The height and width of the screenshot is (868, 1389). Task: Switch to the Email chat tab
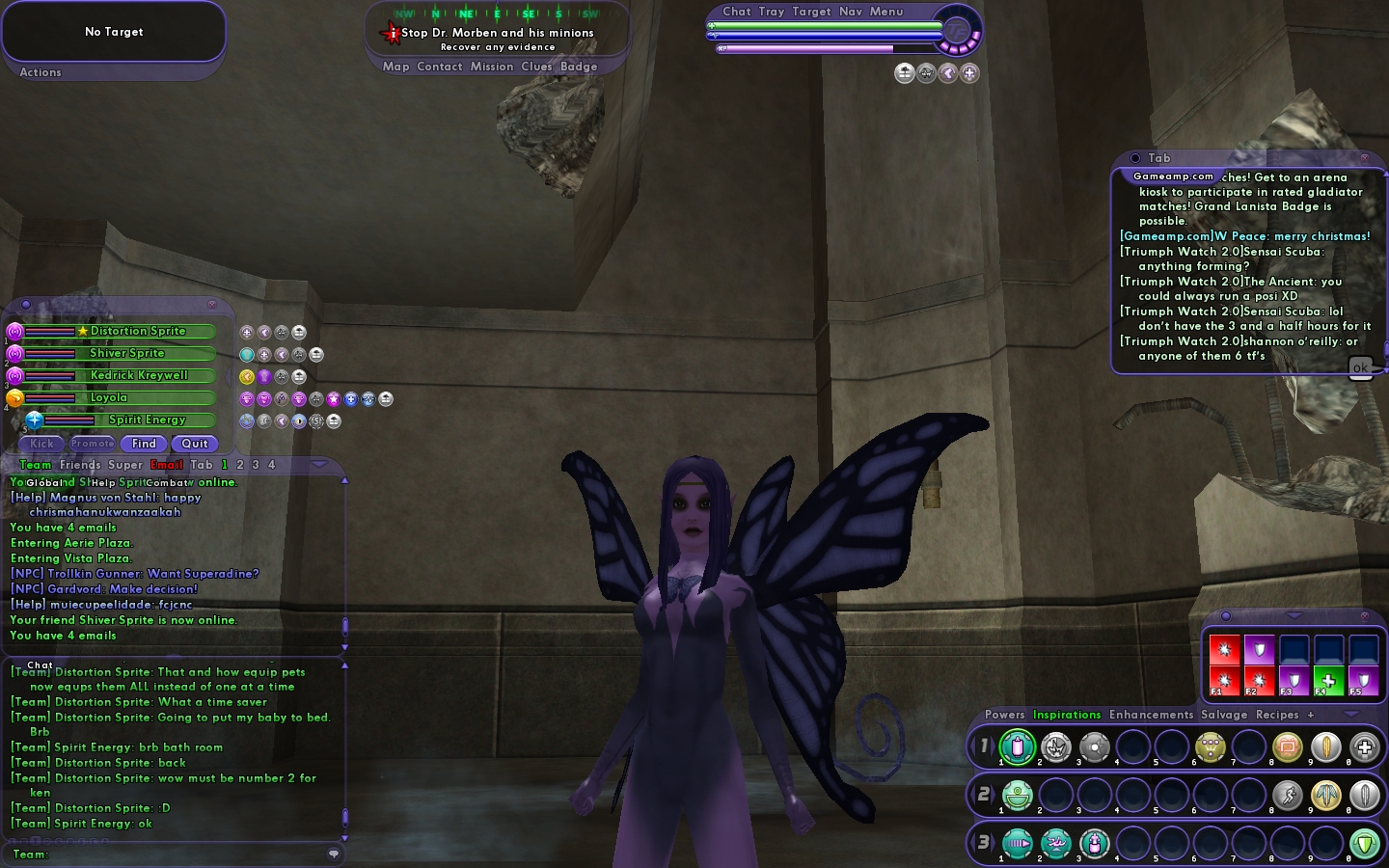[x=166, y=465]
